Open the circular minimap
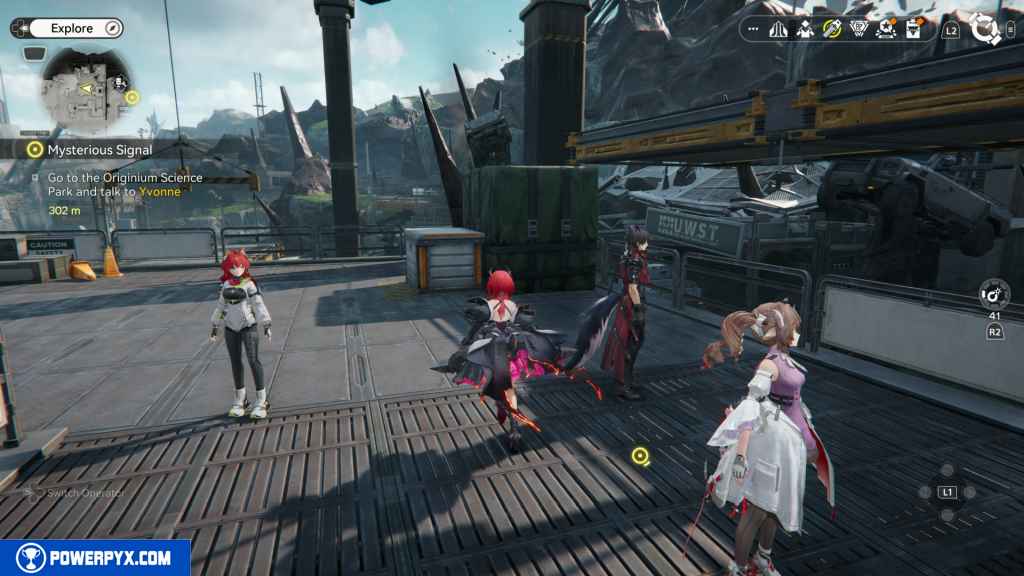 tap(82, 91)
